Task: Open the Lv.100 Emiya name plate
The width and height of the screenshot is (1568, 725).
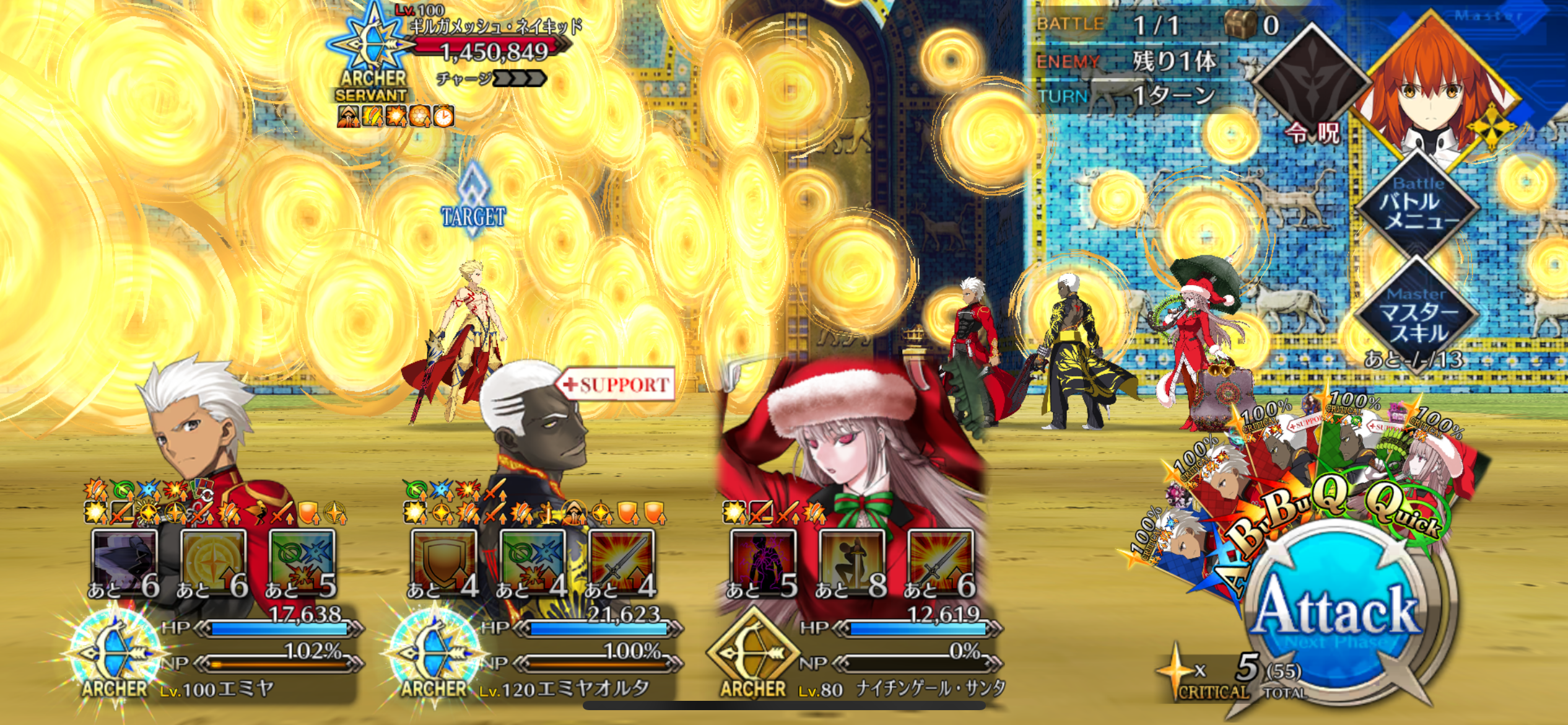Action: [217, 689]
